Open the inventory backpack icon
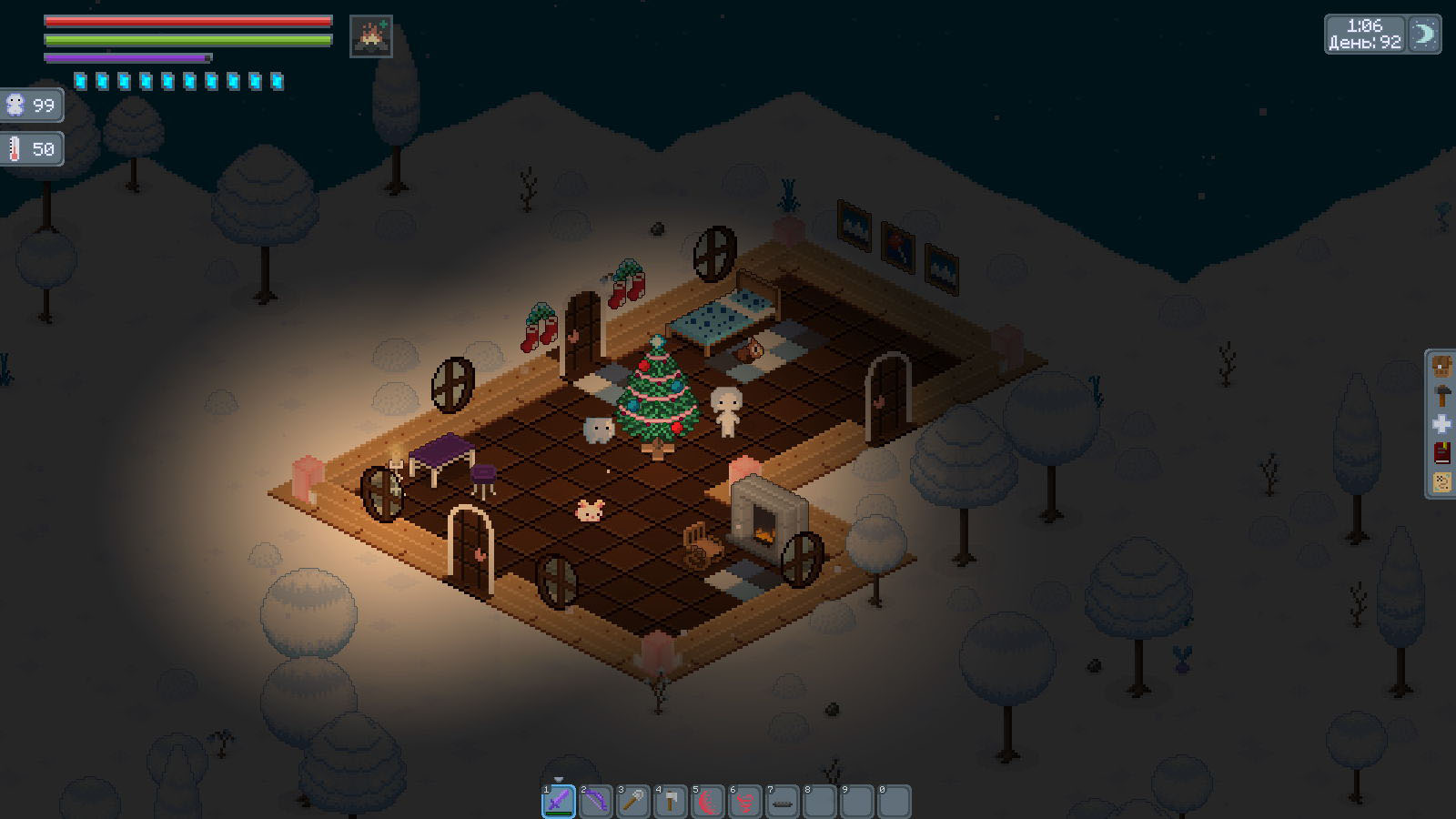Screen dimensions: 1456x819 [x=1442, y=367]
